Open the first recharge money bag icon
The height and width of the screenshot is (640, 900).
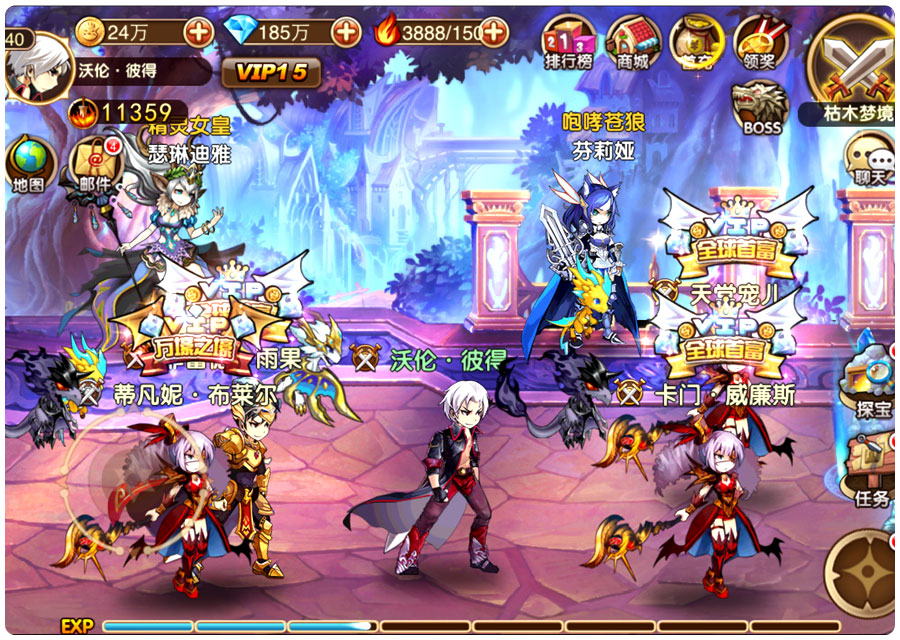[697, 45]
